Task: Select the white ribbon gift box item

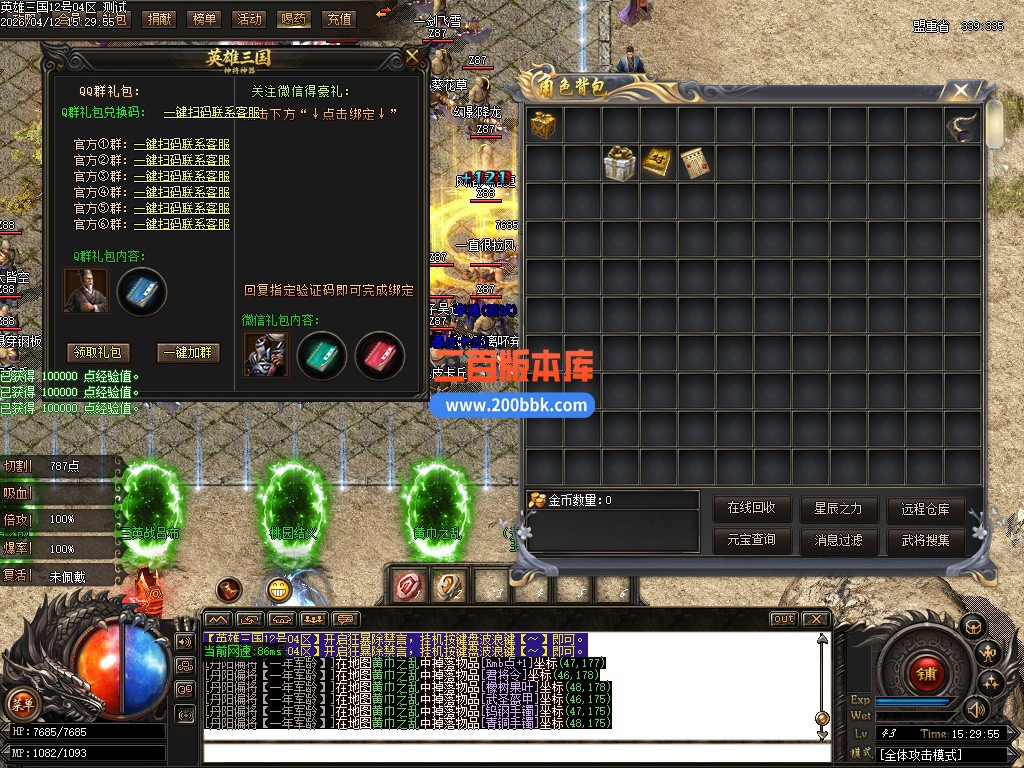Action: point(619,163)
